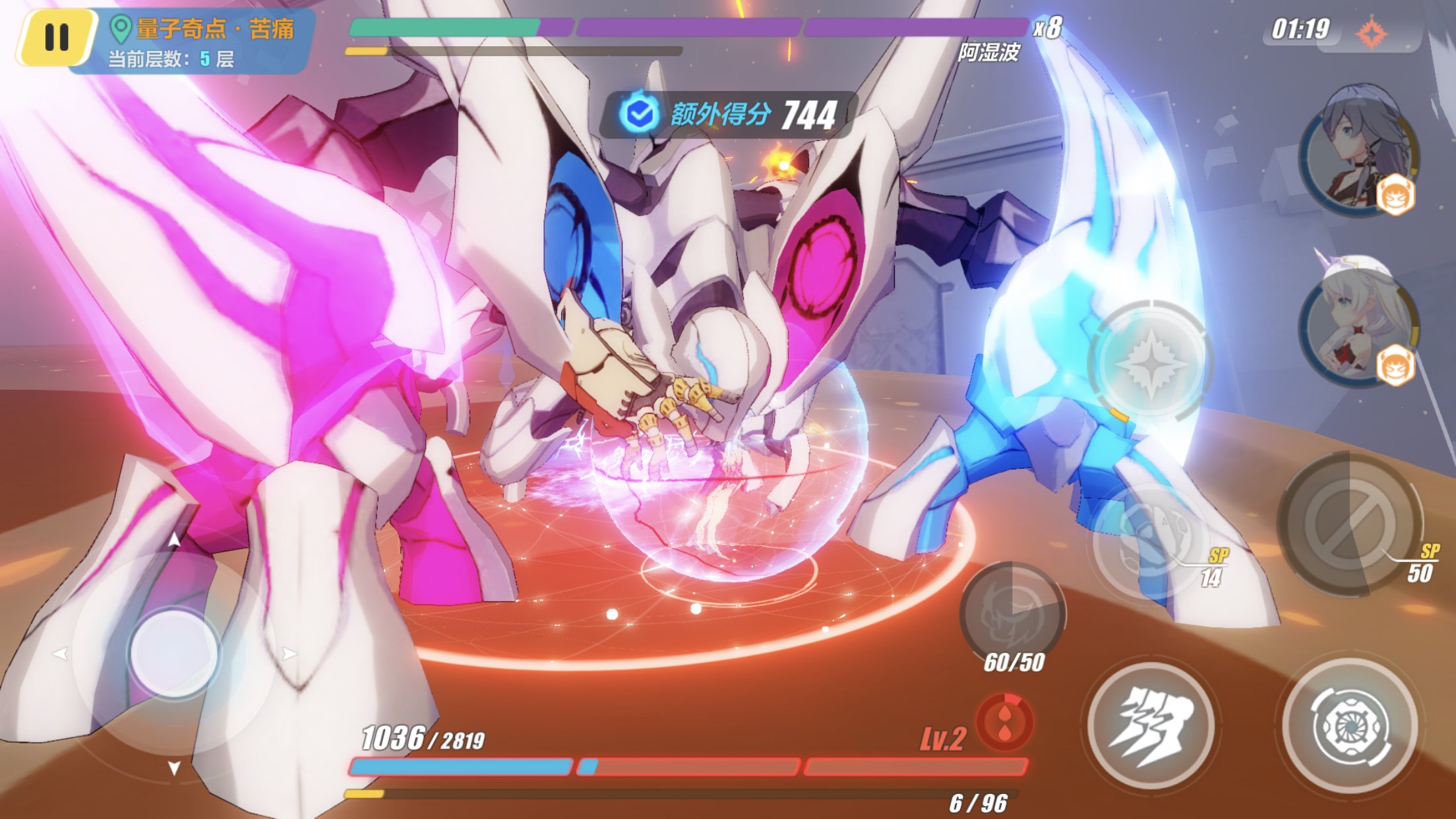
Task: Activate the four-point star skill button
Action: (x=1151, y=363)
